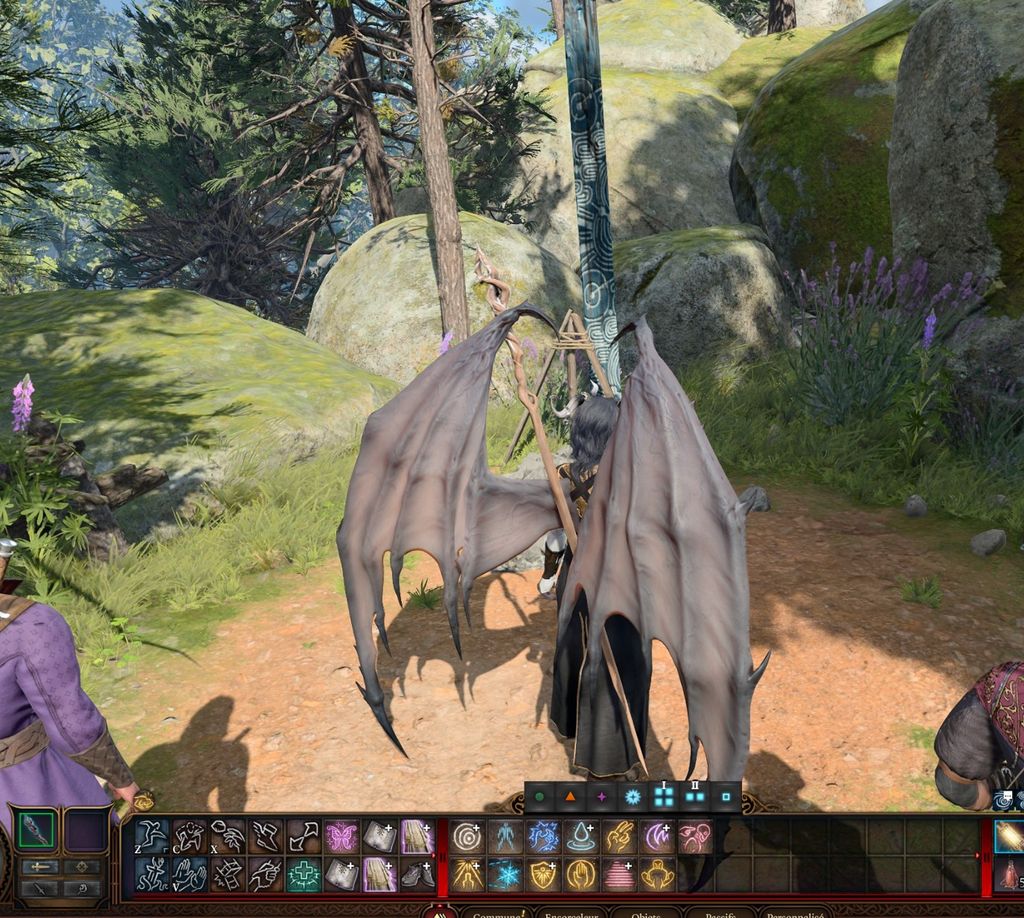Viewport: 1024px width, 918px height.
Task: Choose the golden shield spell icon
Action: coord(542,874)
